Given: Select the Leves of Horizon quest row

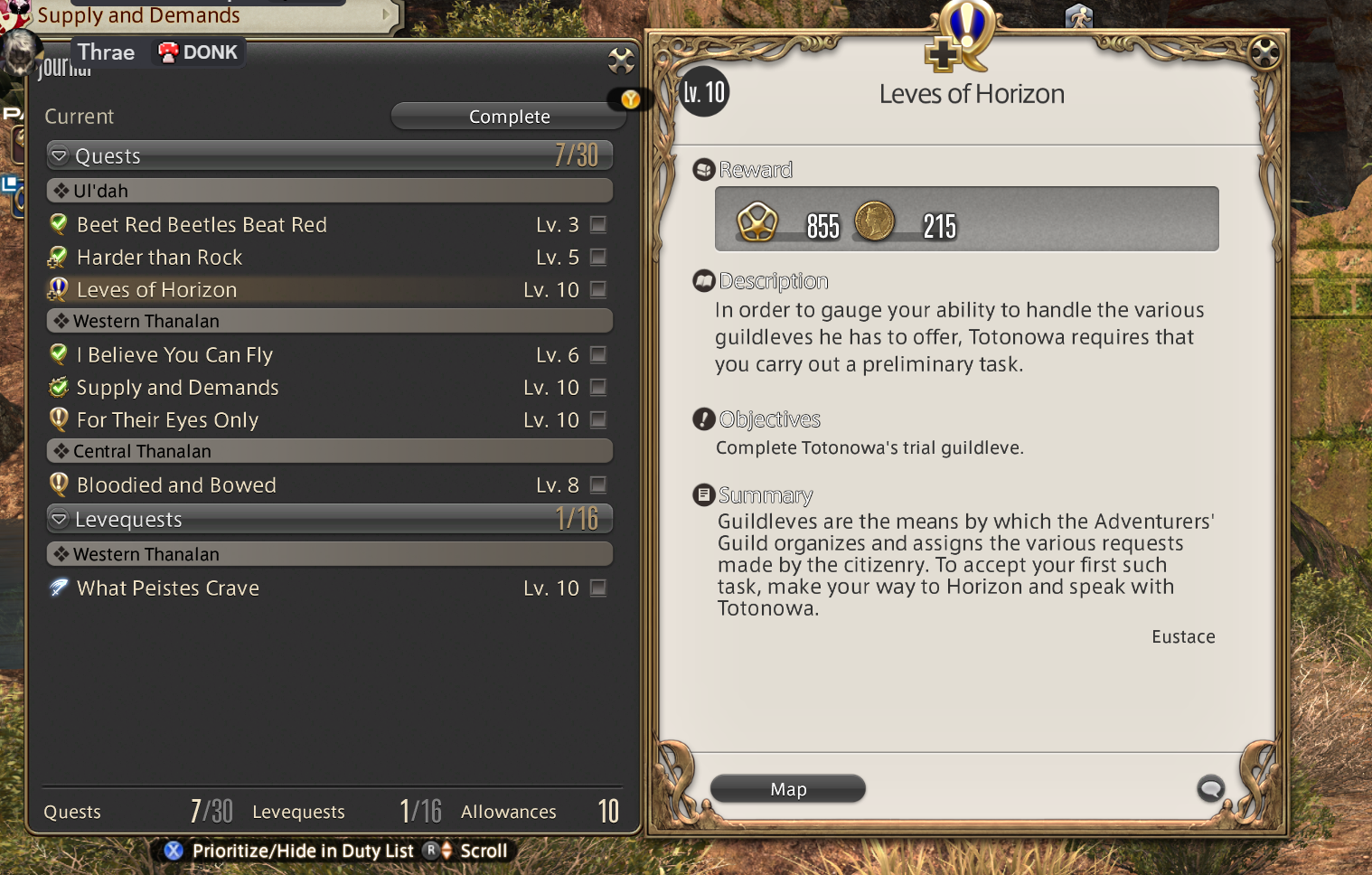Looking at the screenshot, I should (x=157, y=290).
